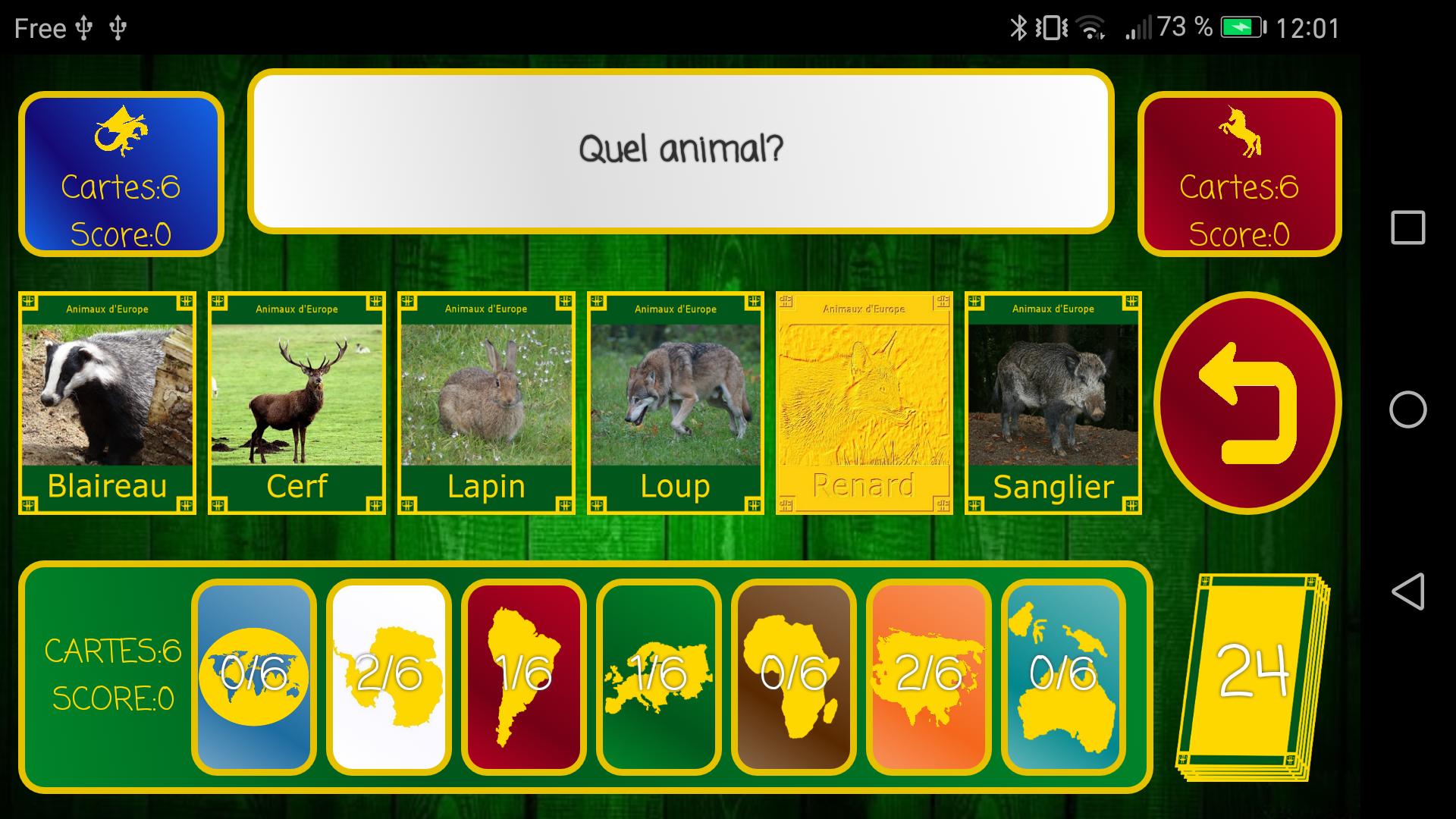Reveal the hidden Renard card
Image resolution: width=1456 pixels, height=819 pixels.
[864, 403]
